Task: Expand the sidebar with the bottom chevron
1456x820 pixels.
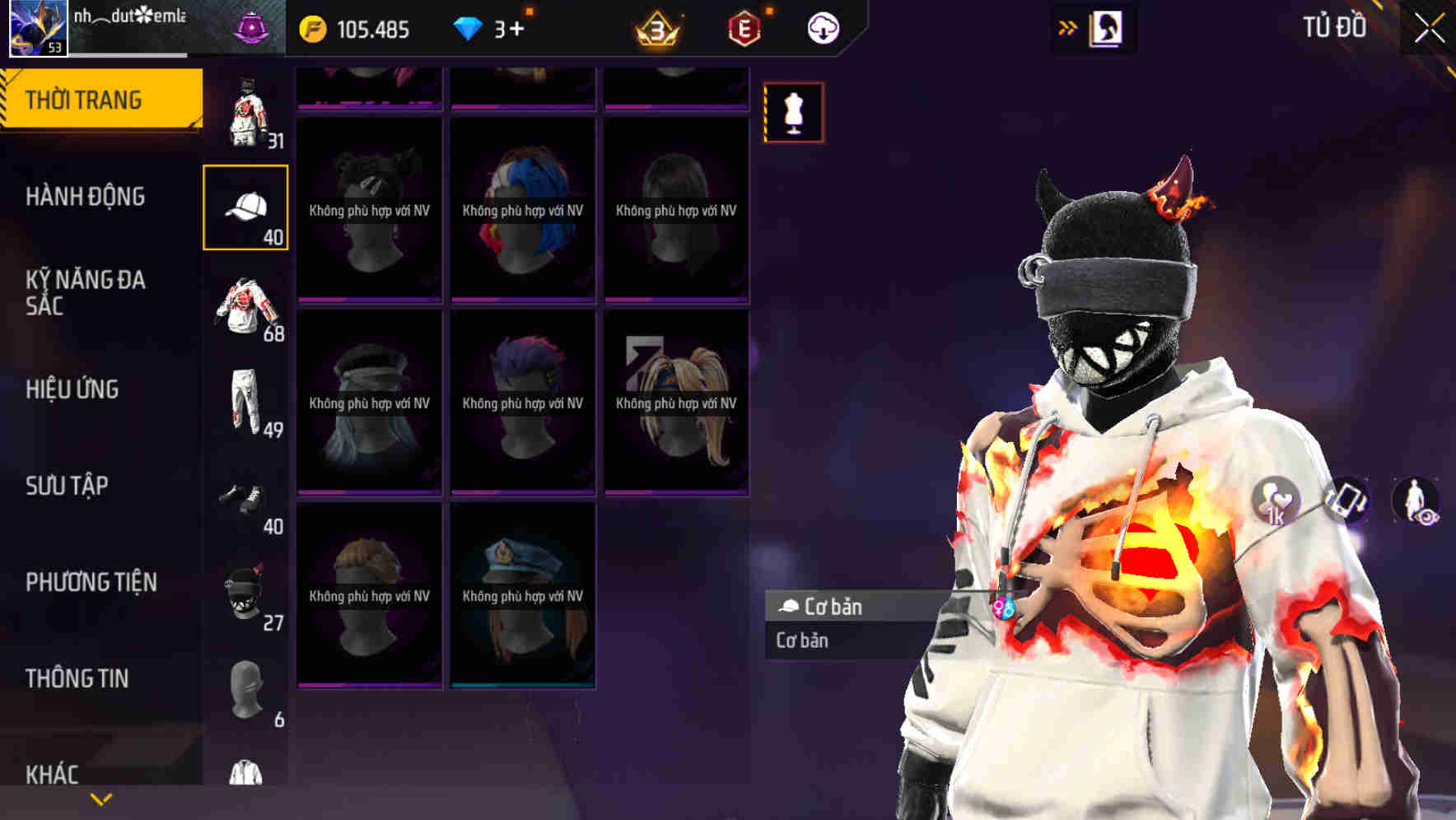Action: pyautogui.click(x=99, y=797)
